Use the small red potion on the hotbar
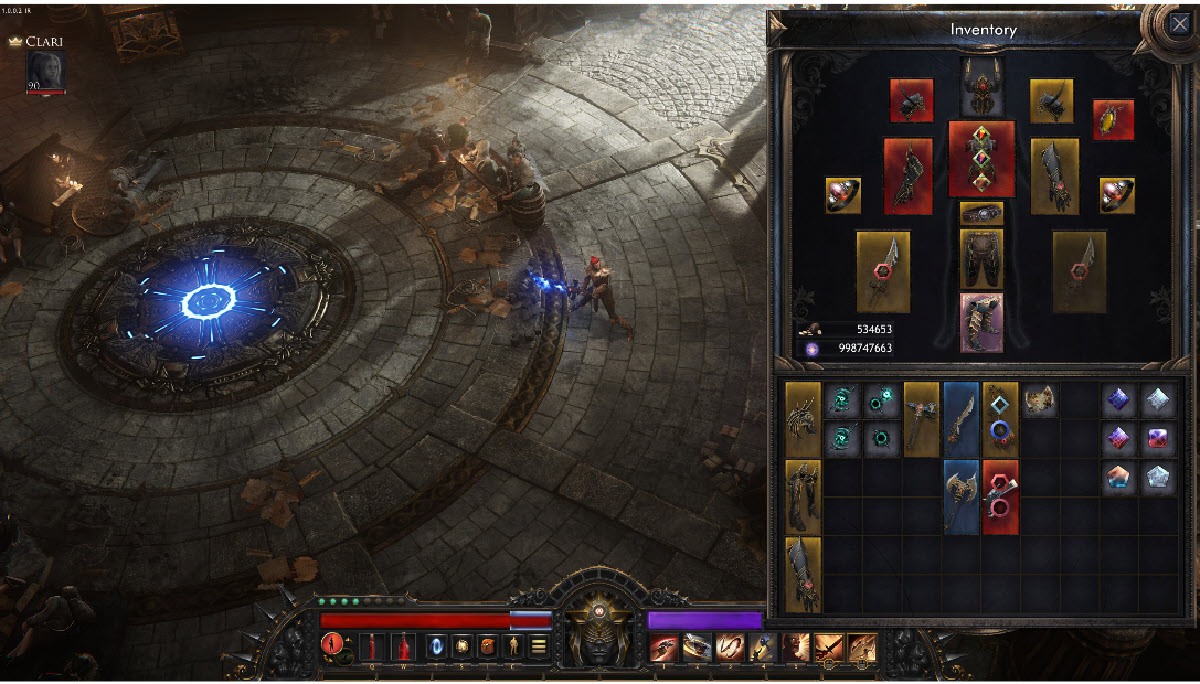Image resolution: width=1200 pixels, height=684 pixels. point(372,646)
